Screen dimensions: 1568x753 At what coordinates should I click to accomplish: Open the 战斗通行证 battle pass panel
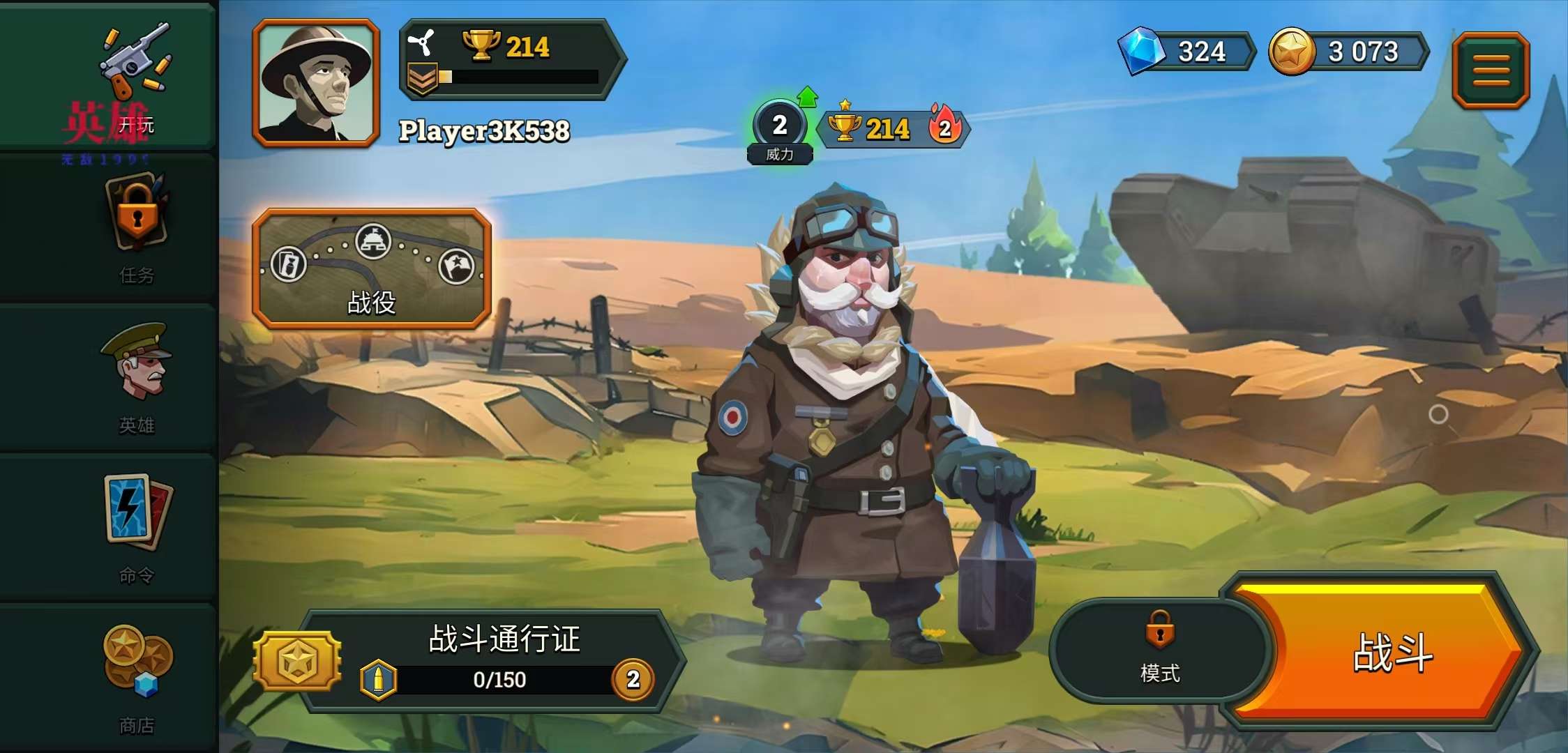[504, 659]
